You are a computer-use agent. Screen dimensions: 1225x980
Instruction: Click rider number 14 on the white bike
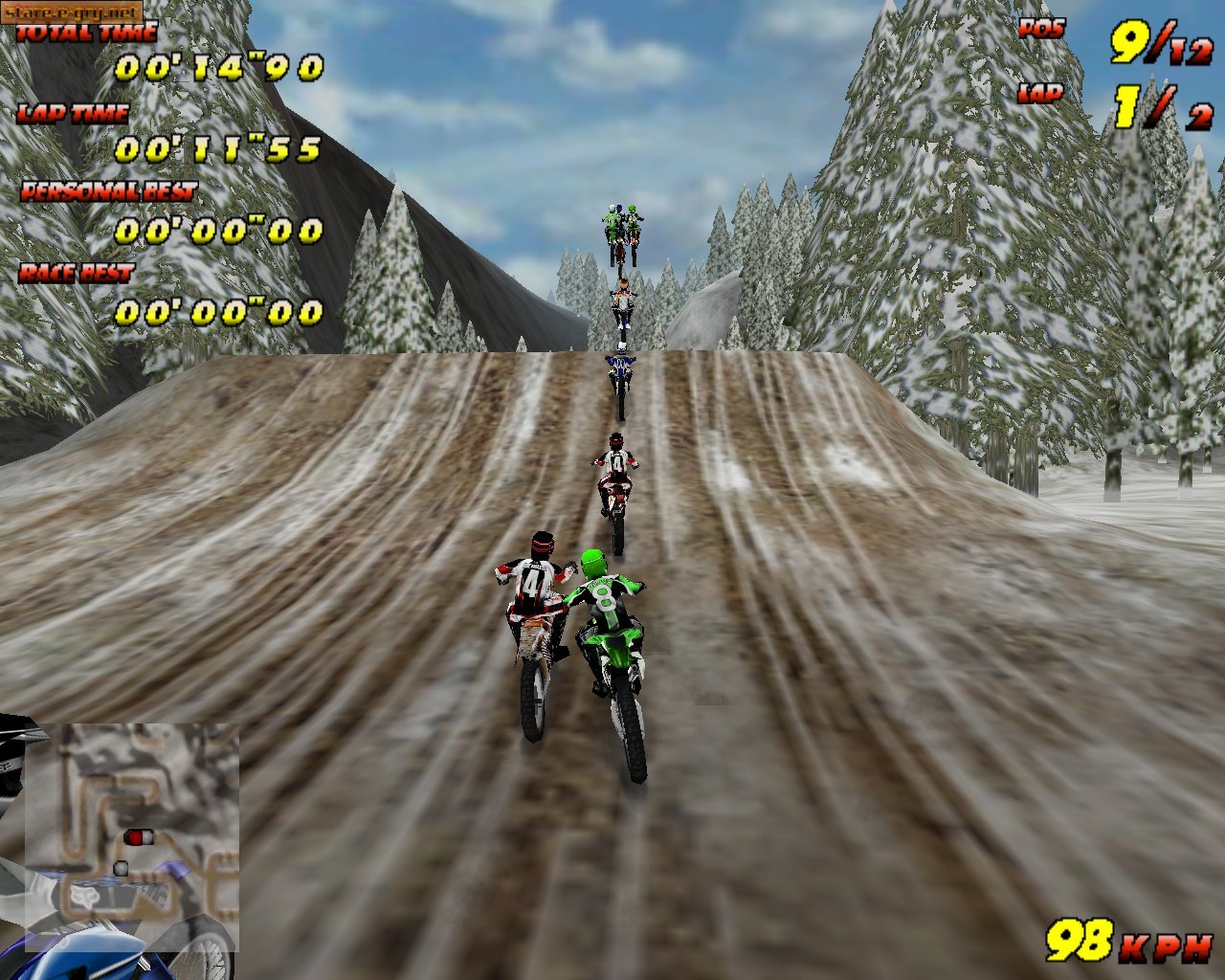532,589
